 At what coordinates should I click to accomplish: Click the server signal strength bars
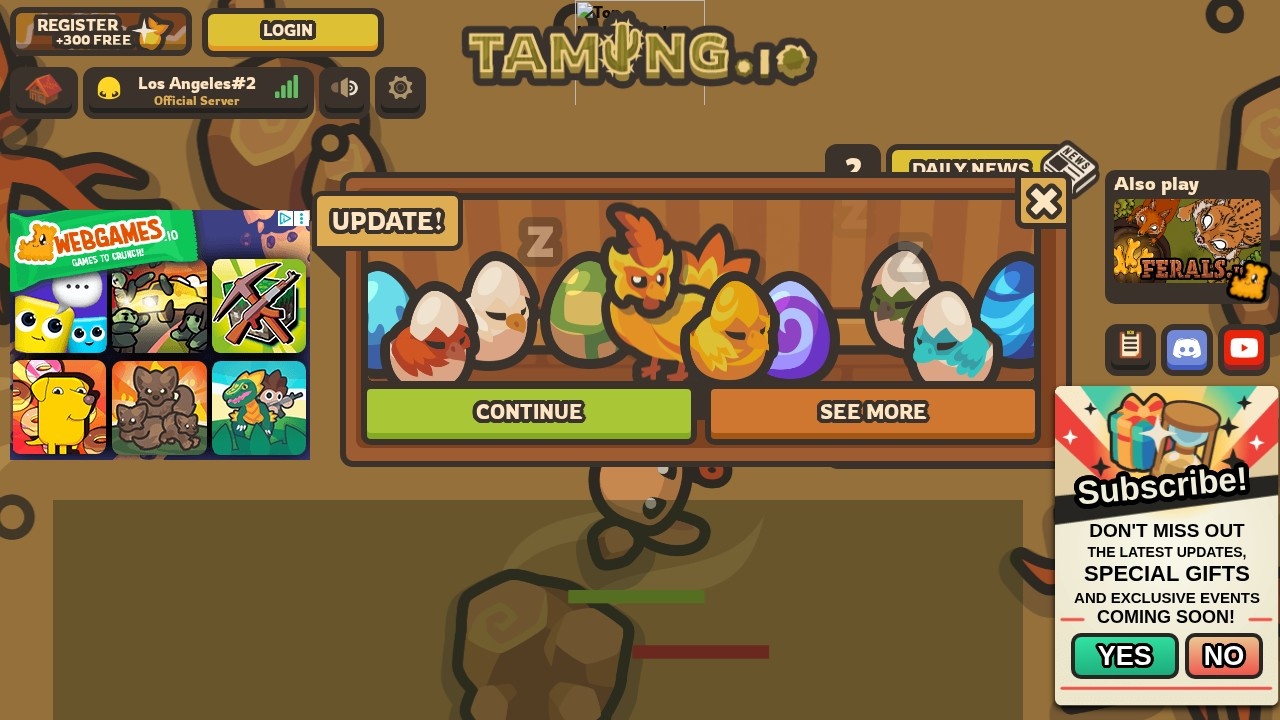click(x=287, y=87)
